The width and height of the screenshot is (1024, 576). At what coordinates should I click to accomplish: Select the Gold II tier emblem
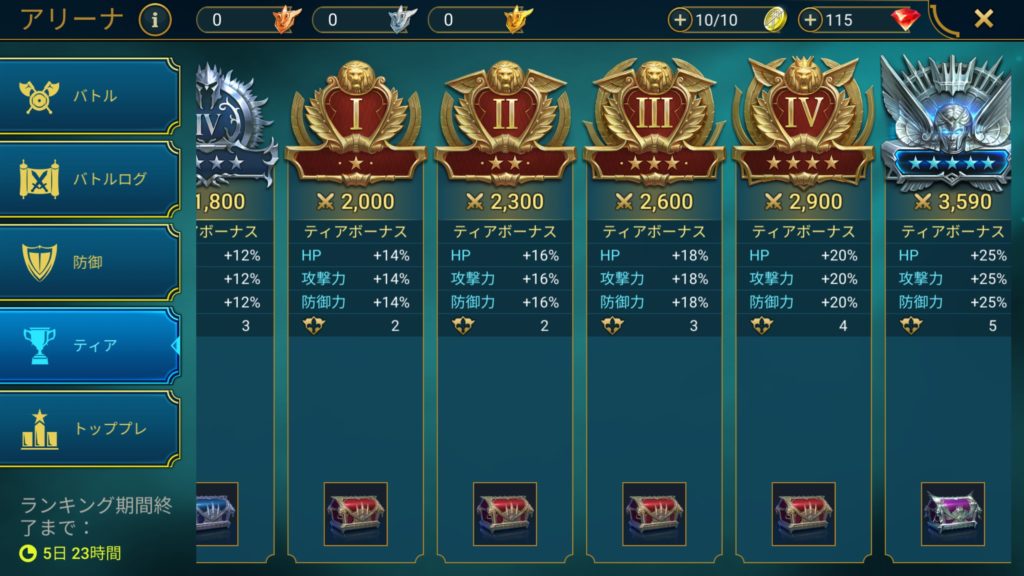pyautogui.click(x=505, y=122)
